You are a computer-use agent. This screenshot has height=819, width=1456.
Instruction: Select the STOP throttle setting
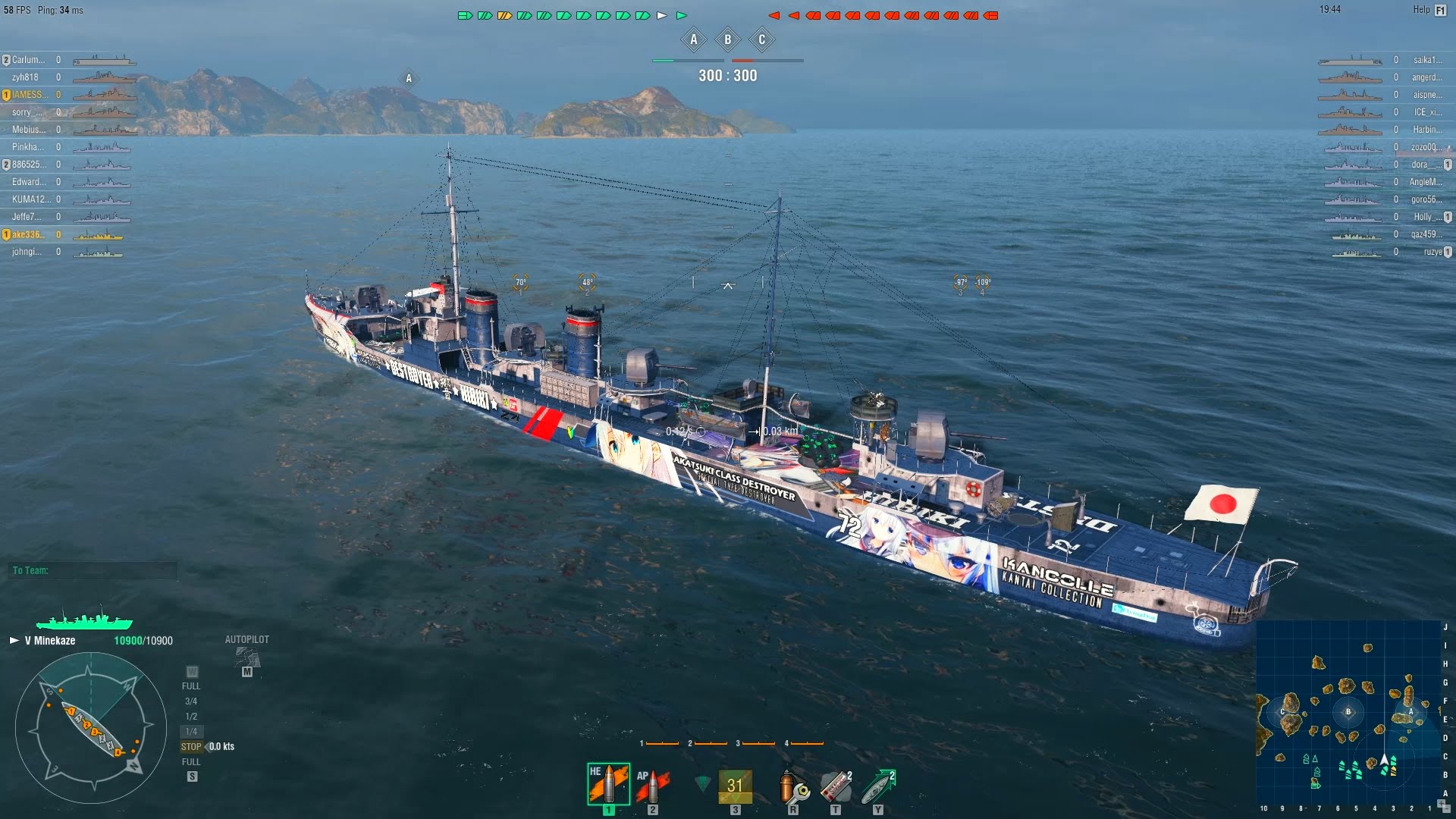click(x=191, y=747)
